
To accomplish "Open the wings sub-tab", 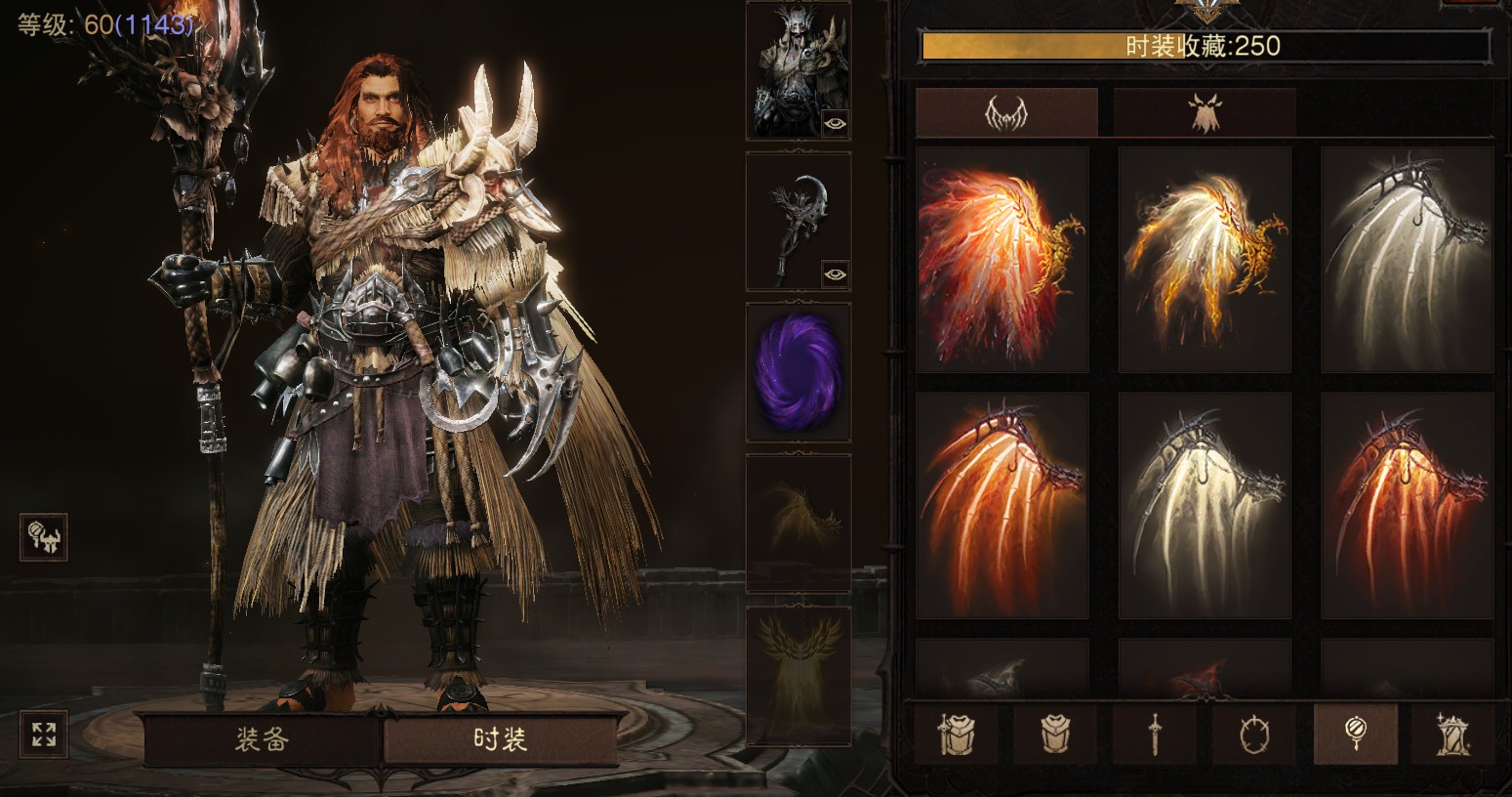I will (x=1006, y=113).
